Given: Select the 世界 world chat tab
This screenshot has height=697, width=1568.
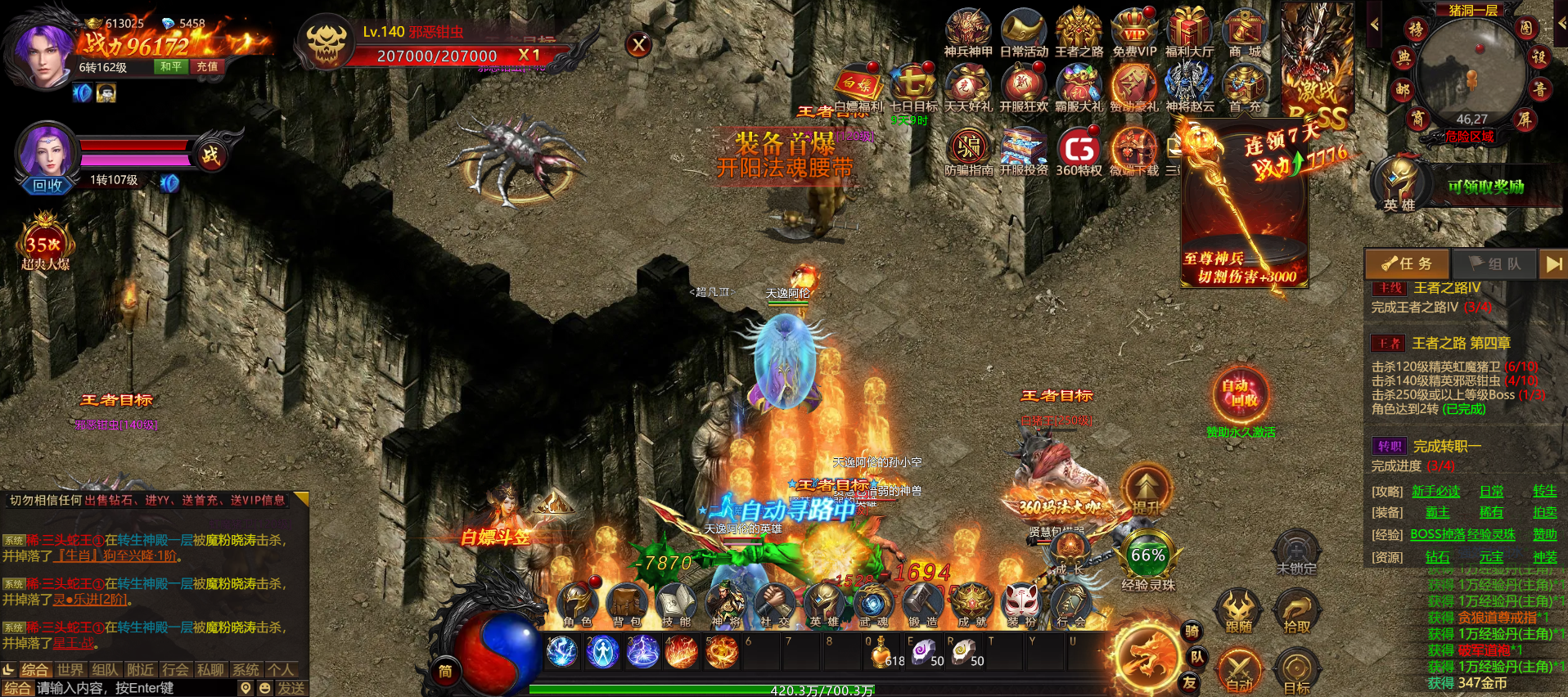Looking at the screenshot, I should (70, 670).
